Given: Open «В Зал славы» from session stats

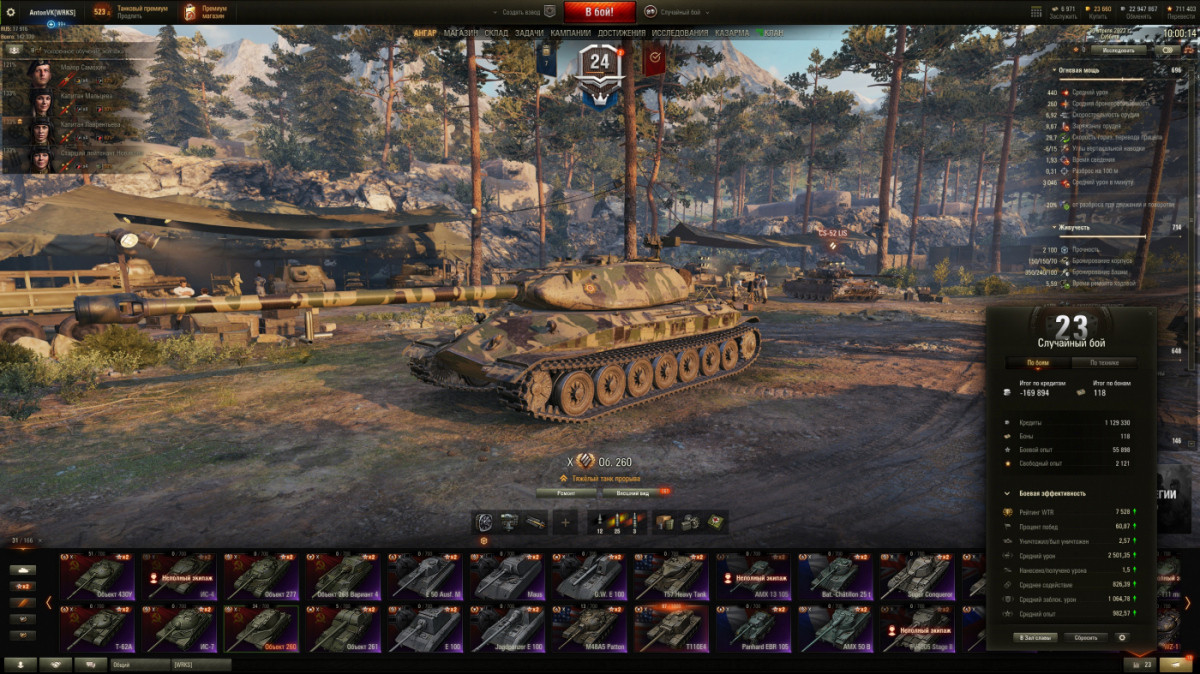Looking at the screenshot, I should [1035, 637].
